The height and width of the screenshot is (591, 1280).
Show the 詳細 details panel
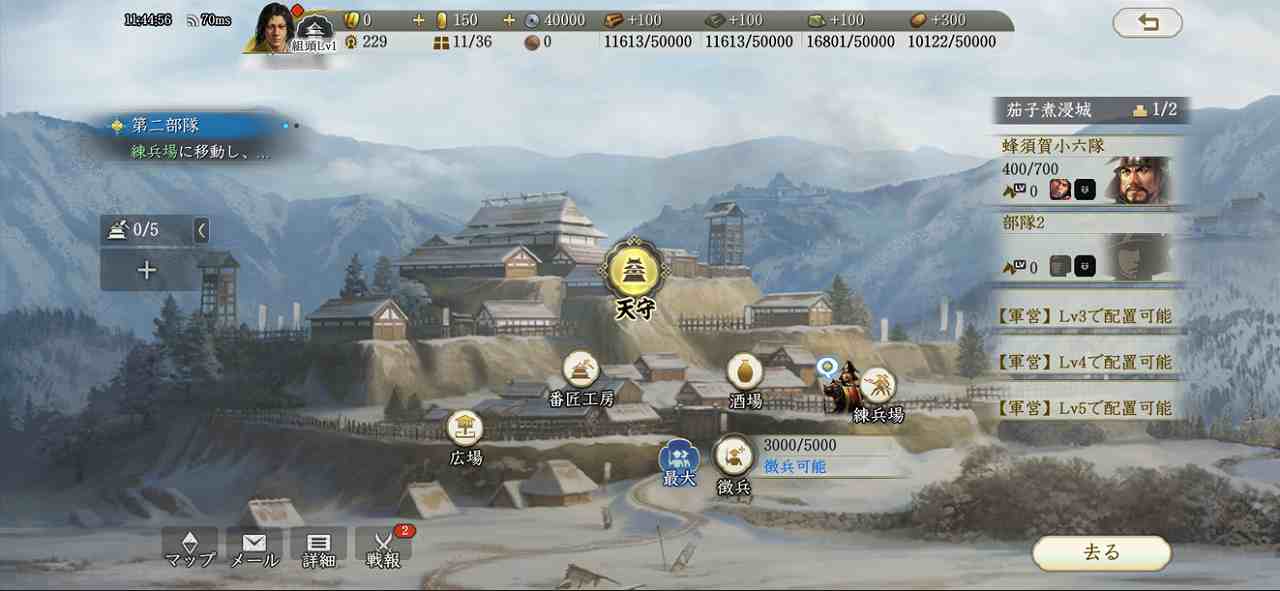318,548
